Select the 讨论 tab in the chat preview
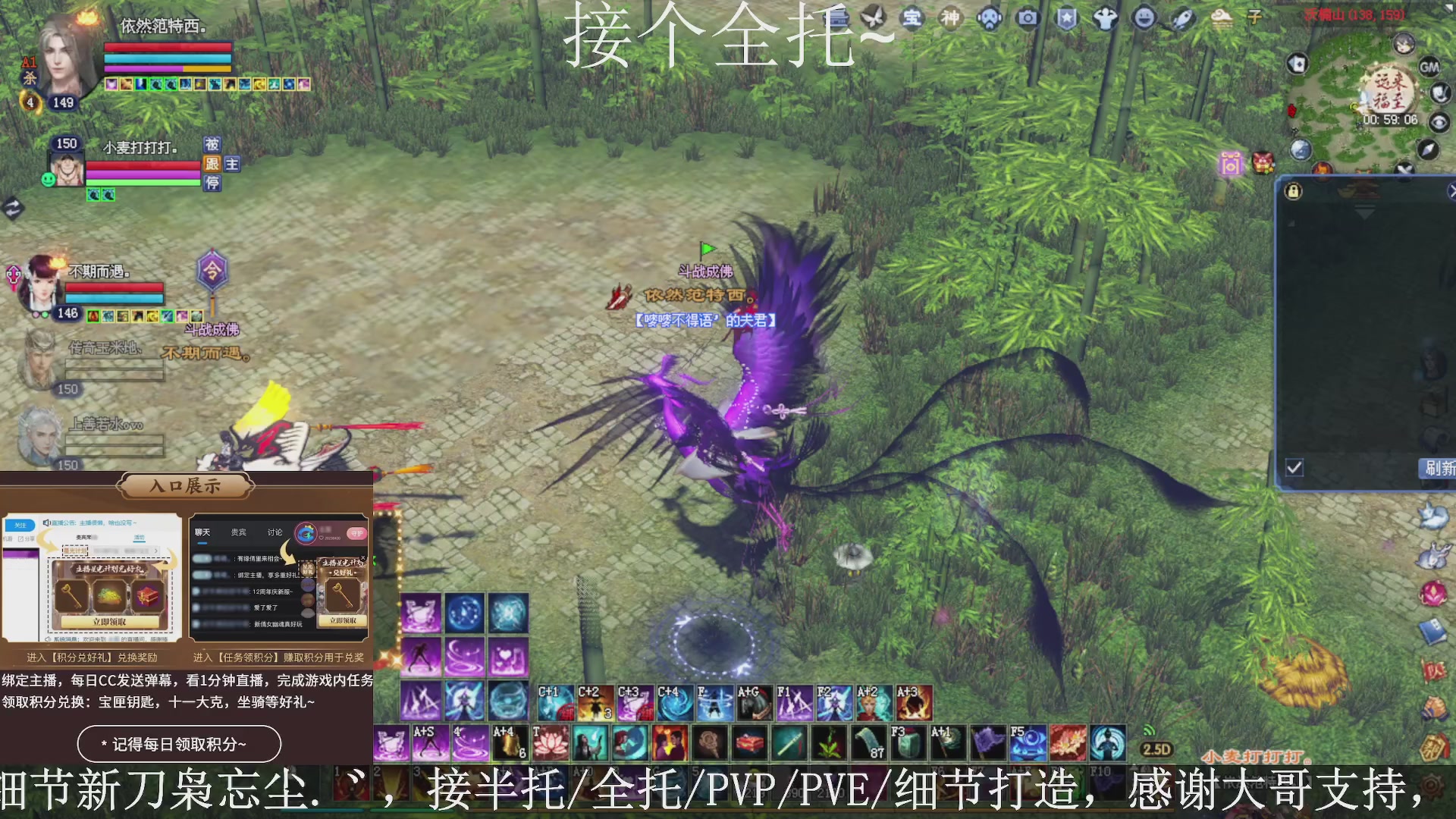The height and width of the screenshot is (819, 1456). pos(274,532)
